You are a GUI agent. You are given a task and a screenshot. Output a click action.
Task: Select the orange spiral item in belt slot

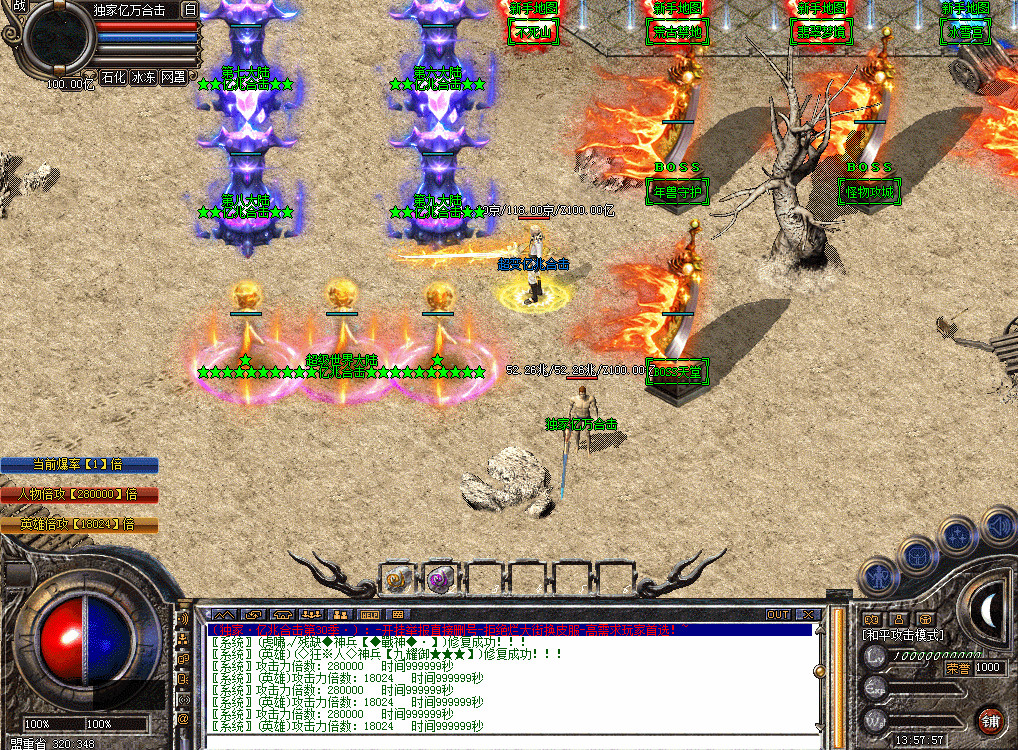(x=399, y=578)
